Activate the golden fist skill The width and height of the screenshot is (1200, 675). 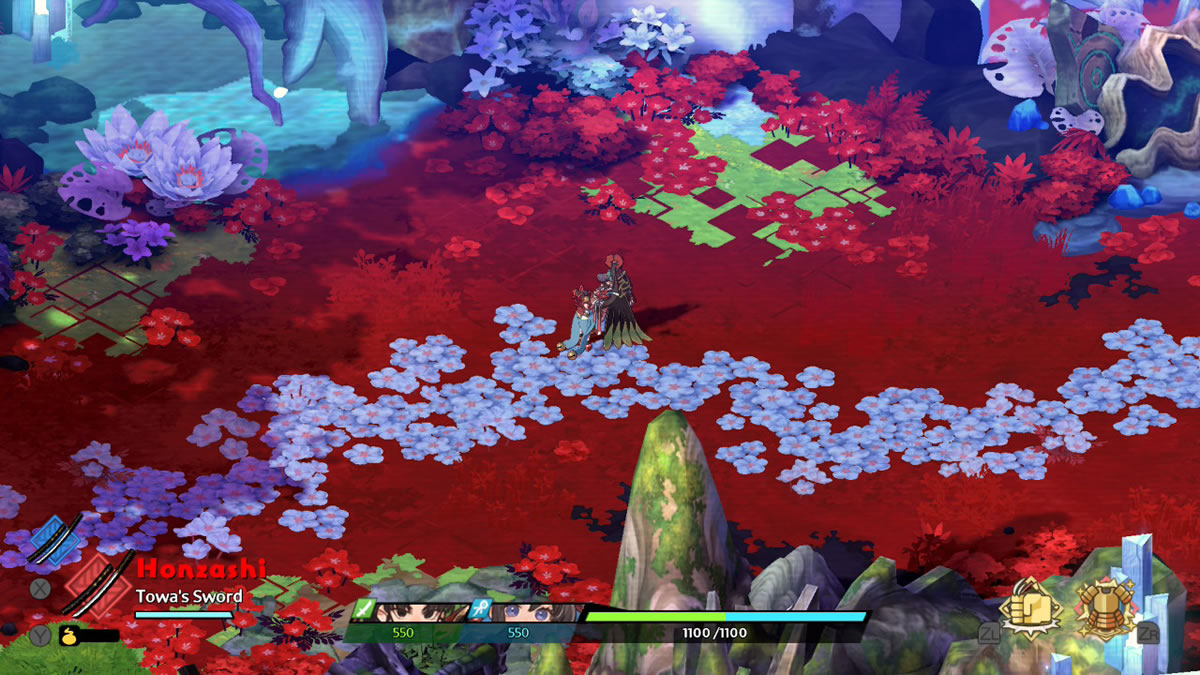point(1032,607)
